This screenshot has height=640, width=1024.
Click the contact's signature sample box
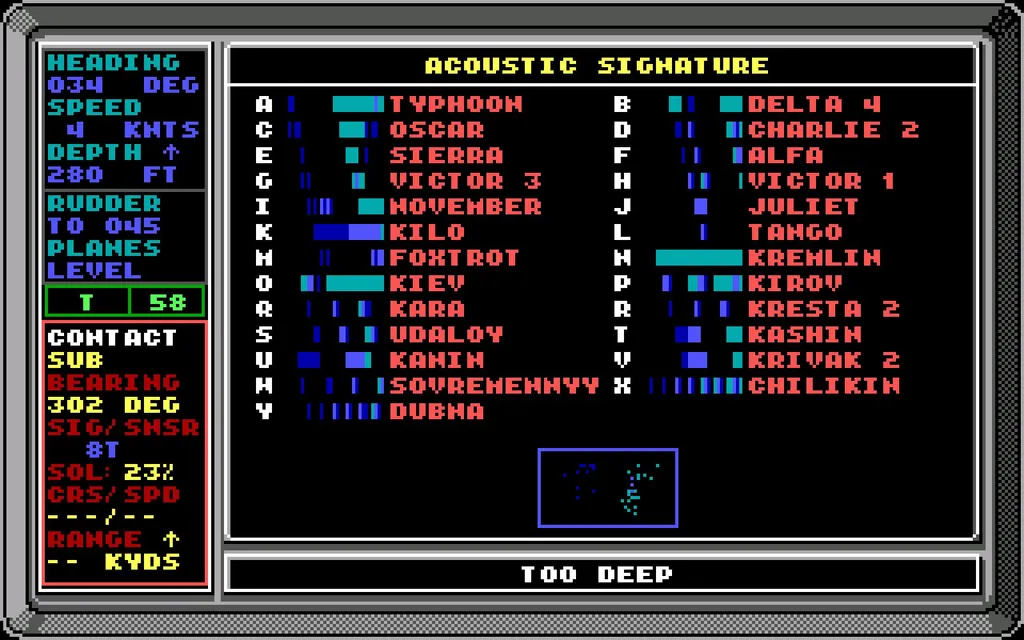pos(608,487)
